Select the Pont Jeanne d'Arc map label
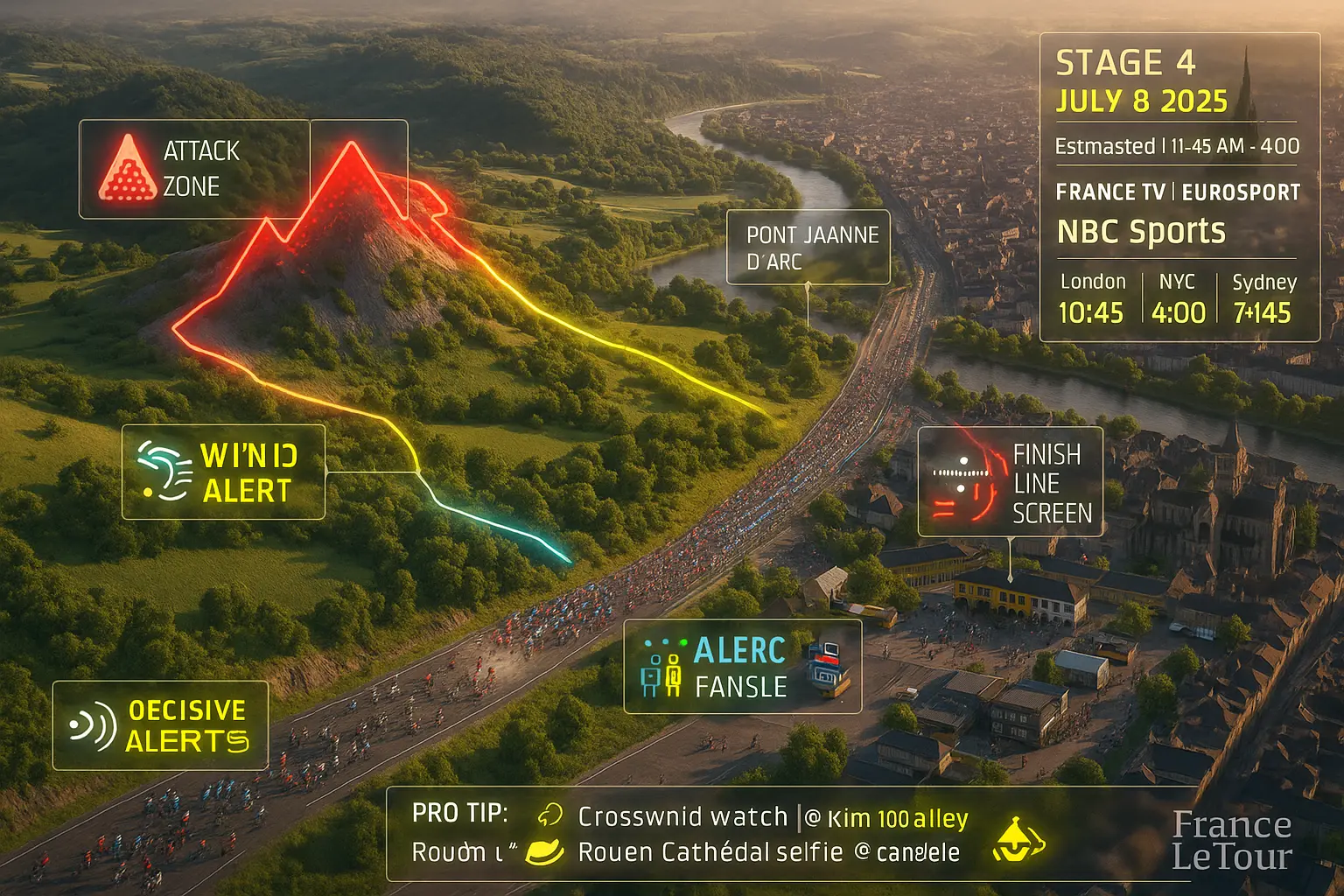 pyautogui.click(x=808, y=248)
